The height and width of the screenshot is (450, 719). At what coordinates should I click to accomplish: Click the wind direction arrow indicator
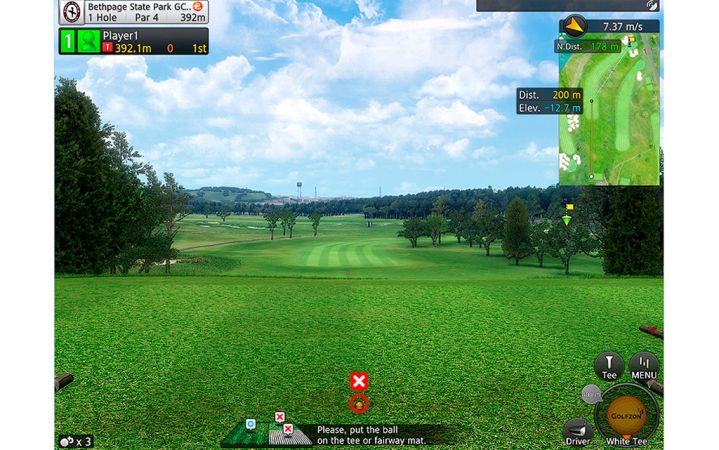pyautogui.click(x=574, y=26)
